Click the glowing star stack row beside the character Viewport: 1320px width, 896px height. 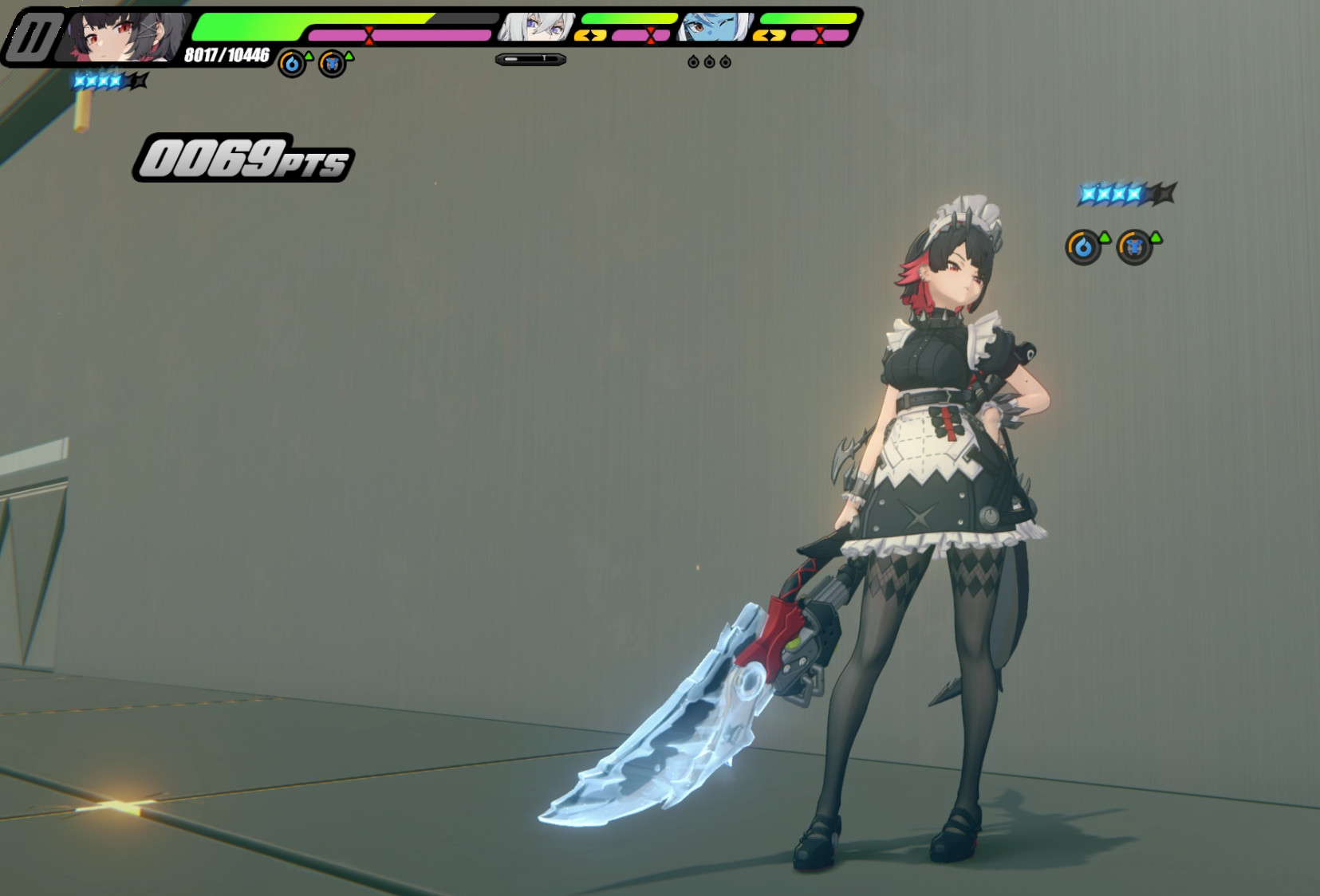(1117, 194)
